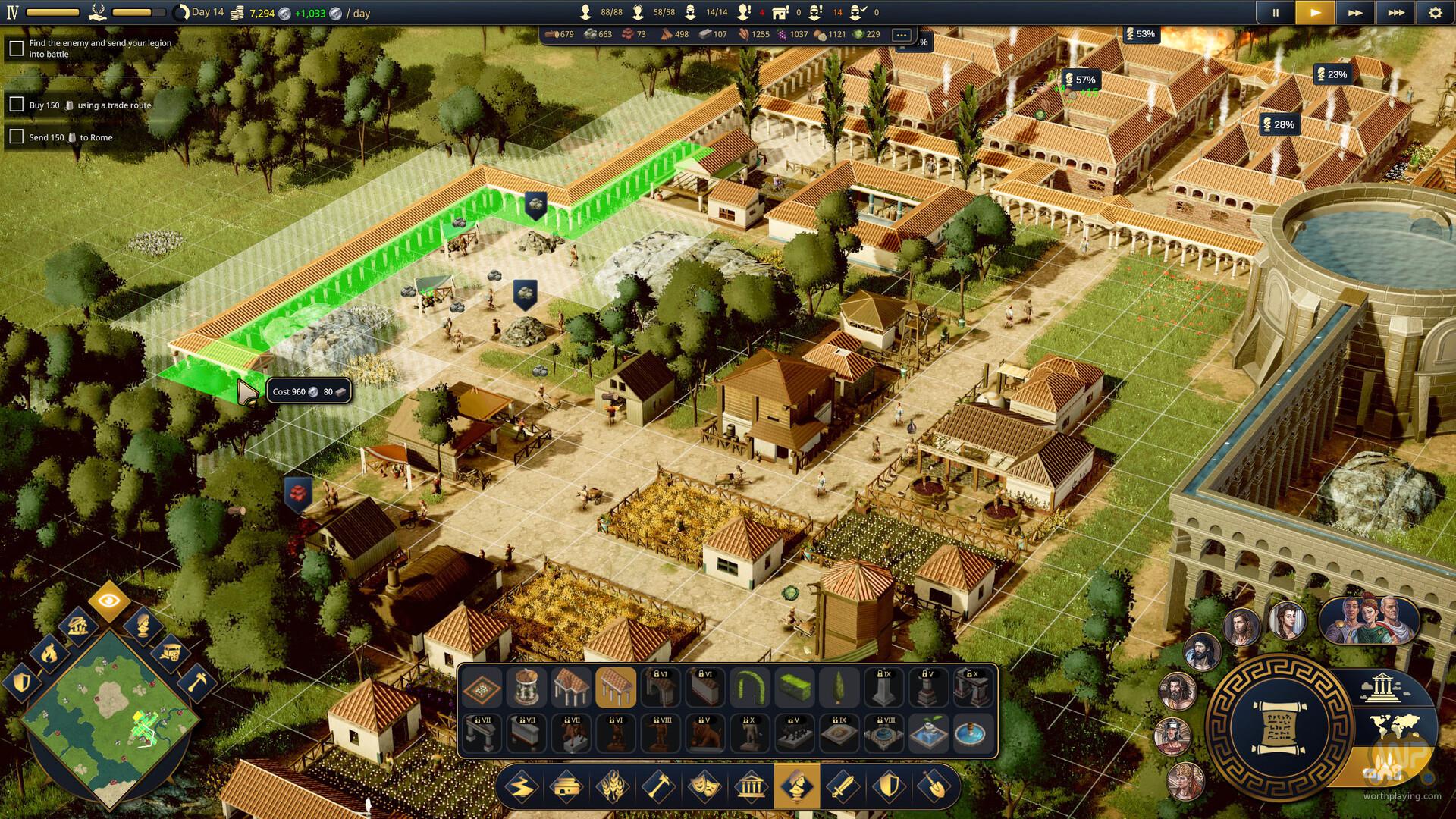The image size is (1456, 819).
Task: Open the world map view
Action: 1394,726
